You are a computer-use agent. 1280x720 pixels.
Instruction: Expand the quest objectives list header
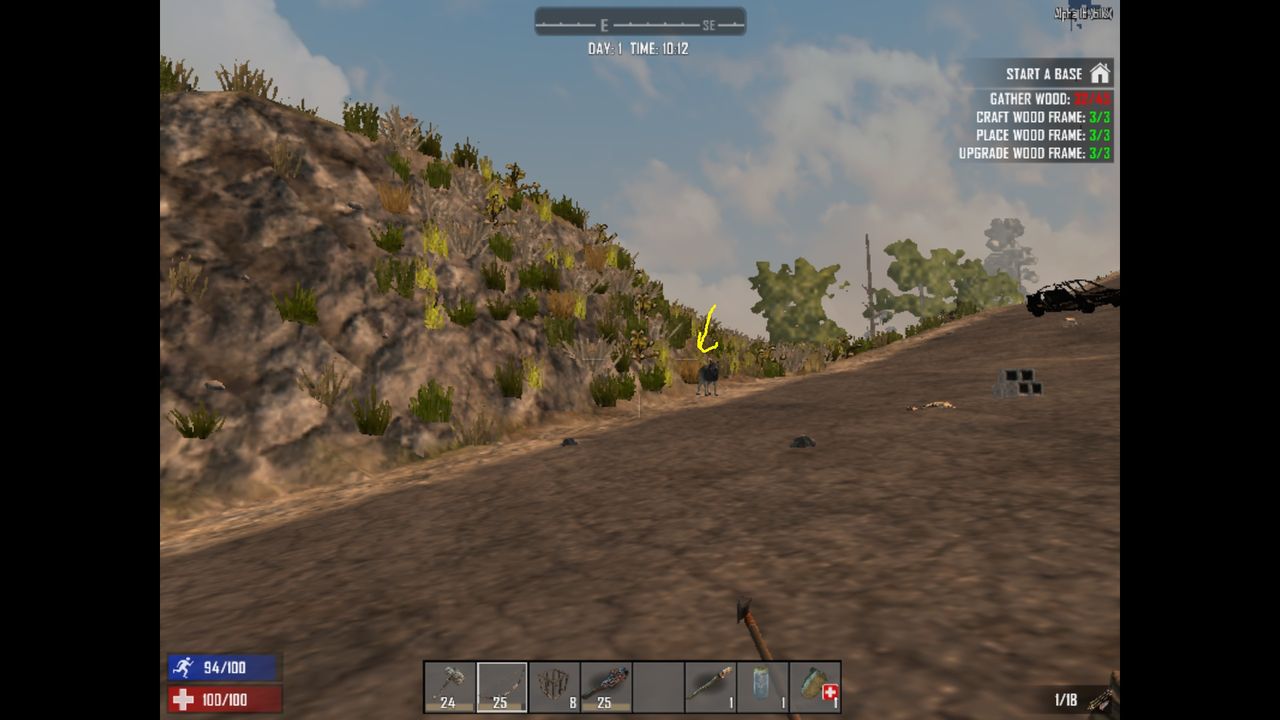coord(1040,73)
